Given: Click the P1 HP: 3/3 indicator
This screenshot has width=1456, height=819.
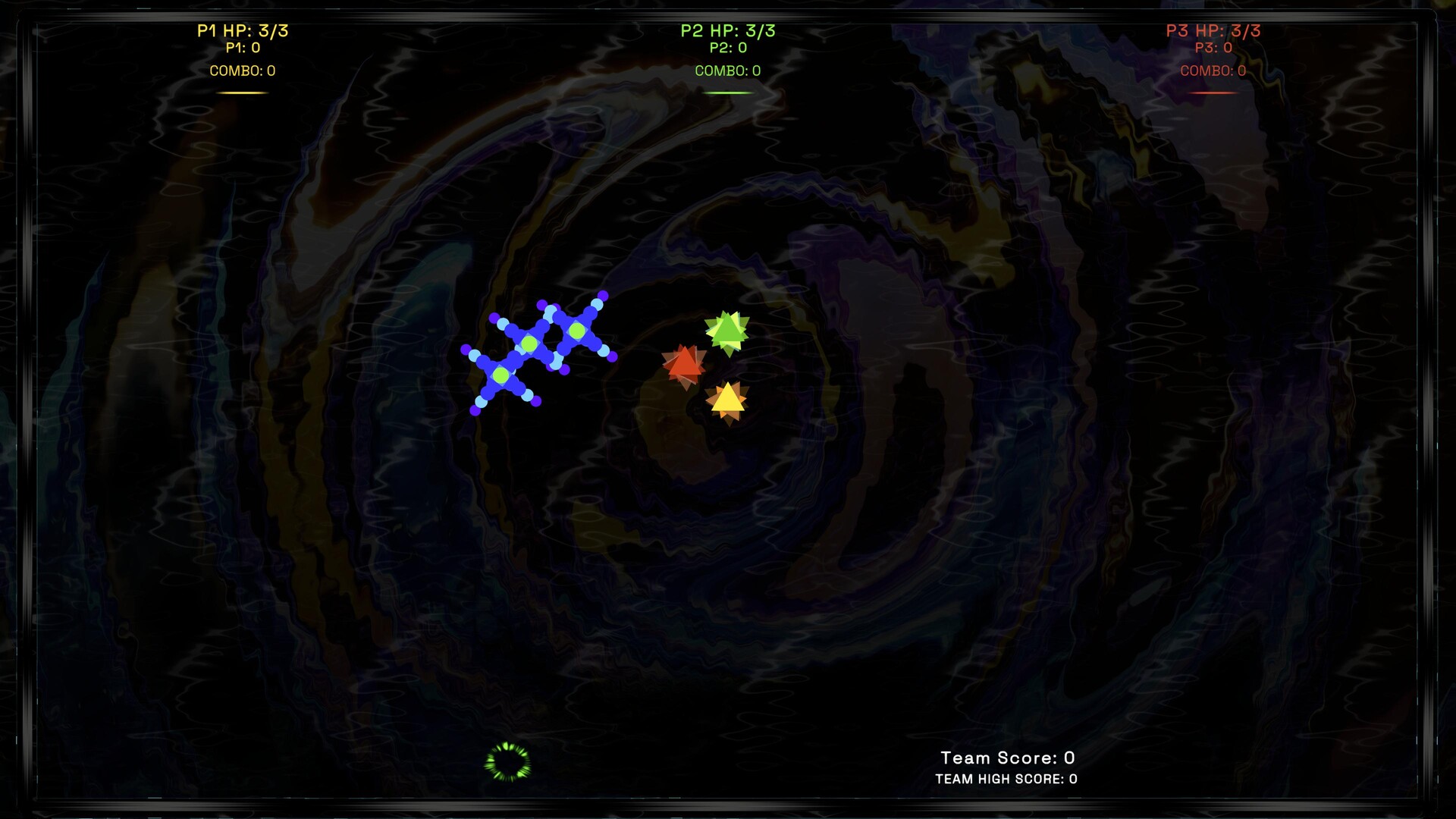Looking at the screenshot, I should click(x=243, y=30).
